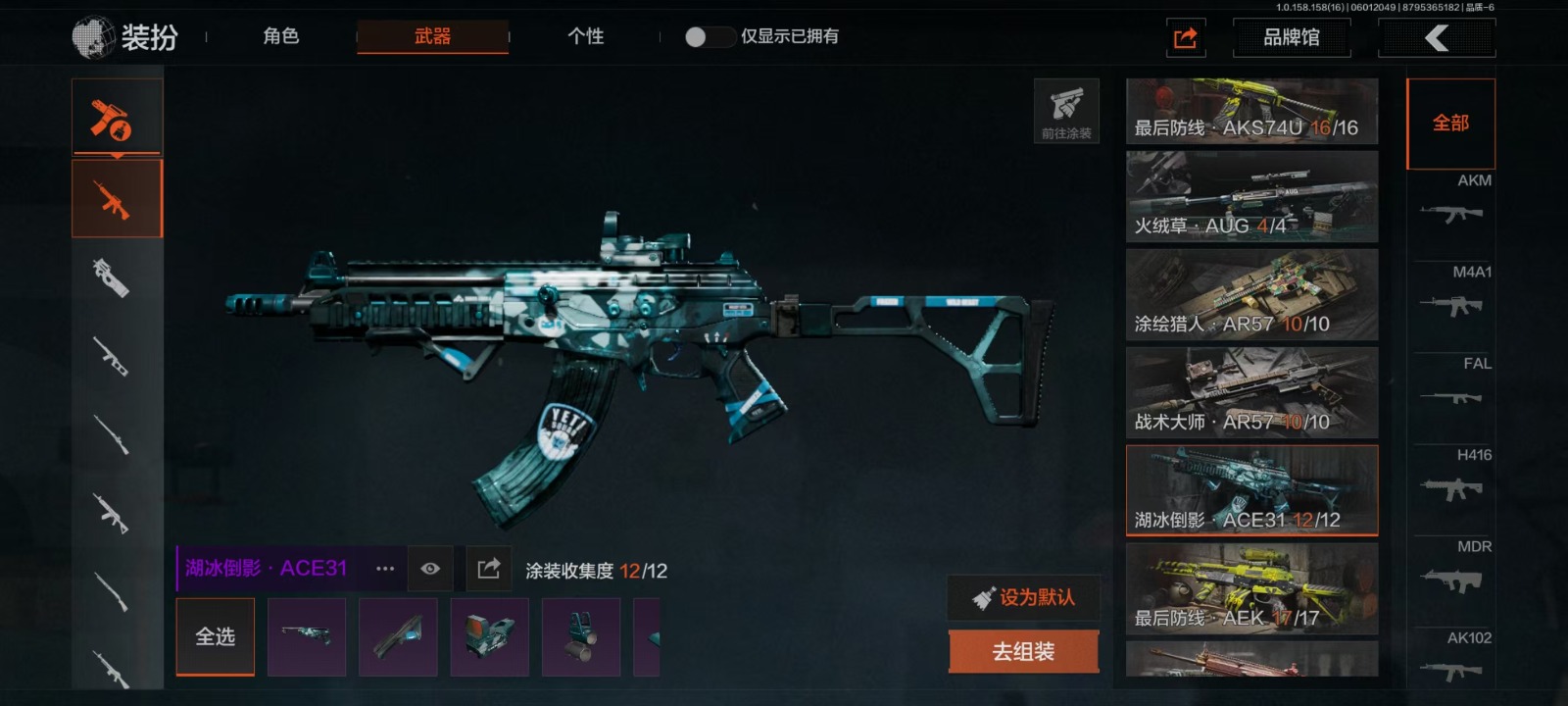Toggle 仅显示已拥有 filter switch
This screenshot has height=706, width=1568.
(709, 37)
